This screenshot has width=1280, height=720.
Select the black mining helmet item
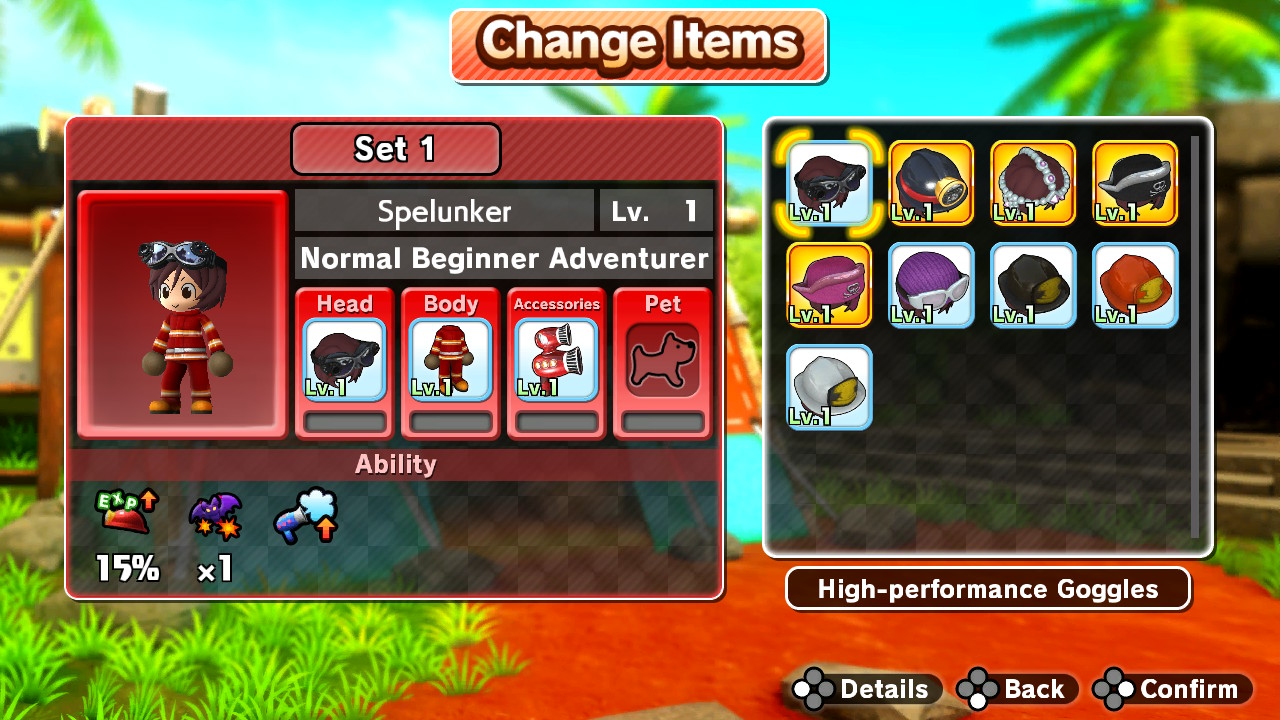(1033, 284)
